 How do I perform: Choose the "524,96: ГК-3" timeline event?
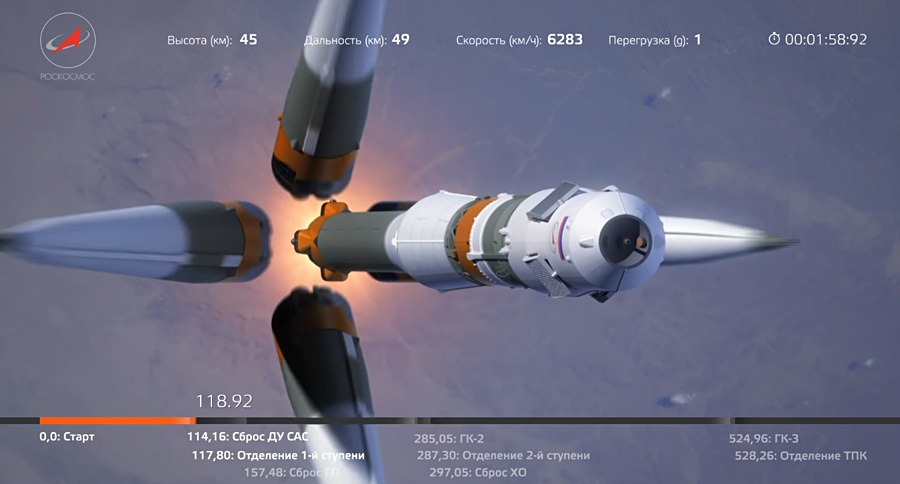(x=764, y=438)
